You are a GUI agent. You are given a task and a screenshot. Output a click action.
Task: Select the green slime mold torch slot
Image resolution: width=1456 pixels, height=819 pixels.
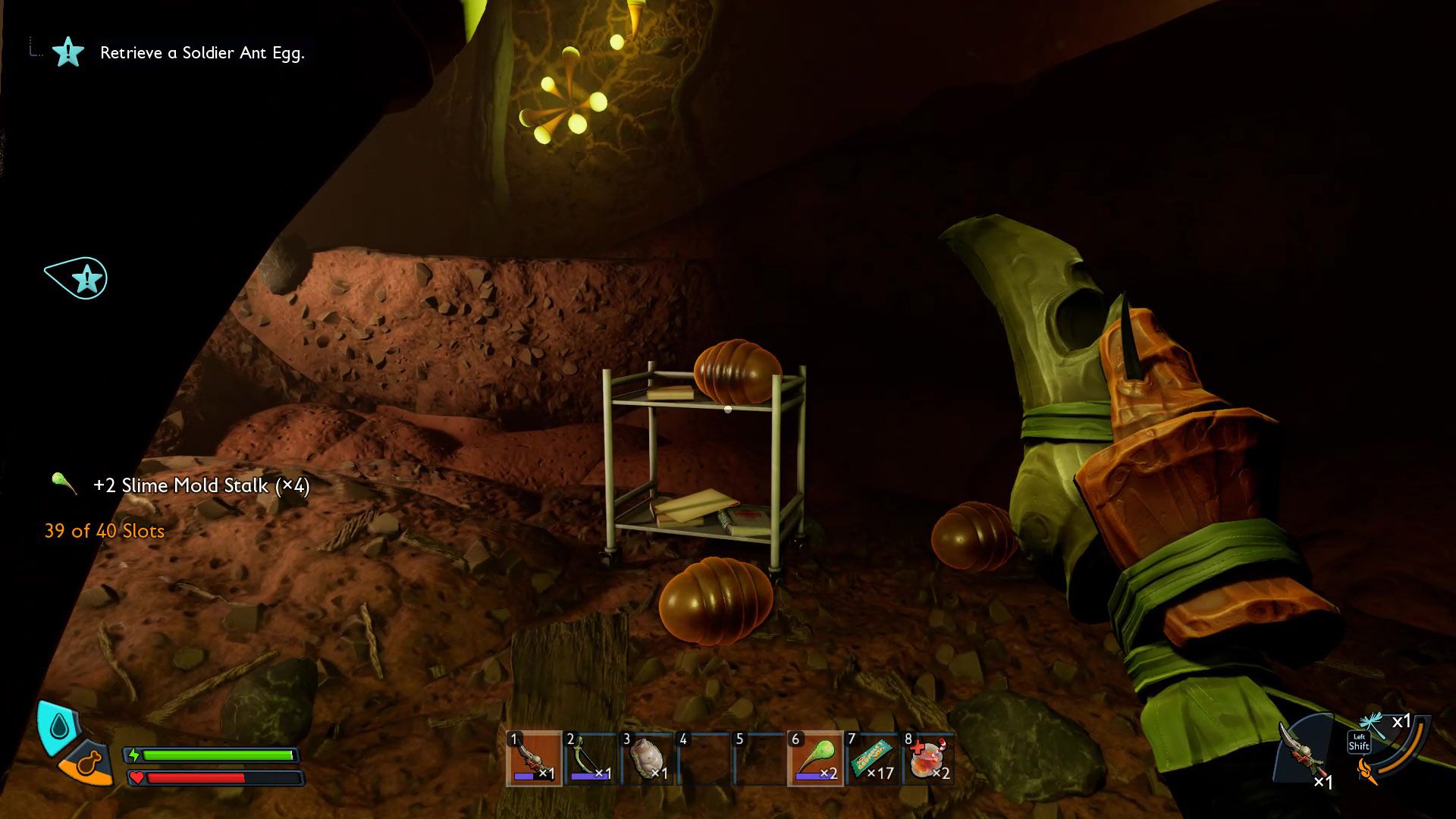[815, 758]
